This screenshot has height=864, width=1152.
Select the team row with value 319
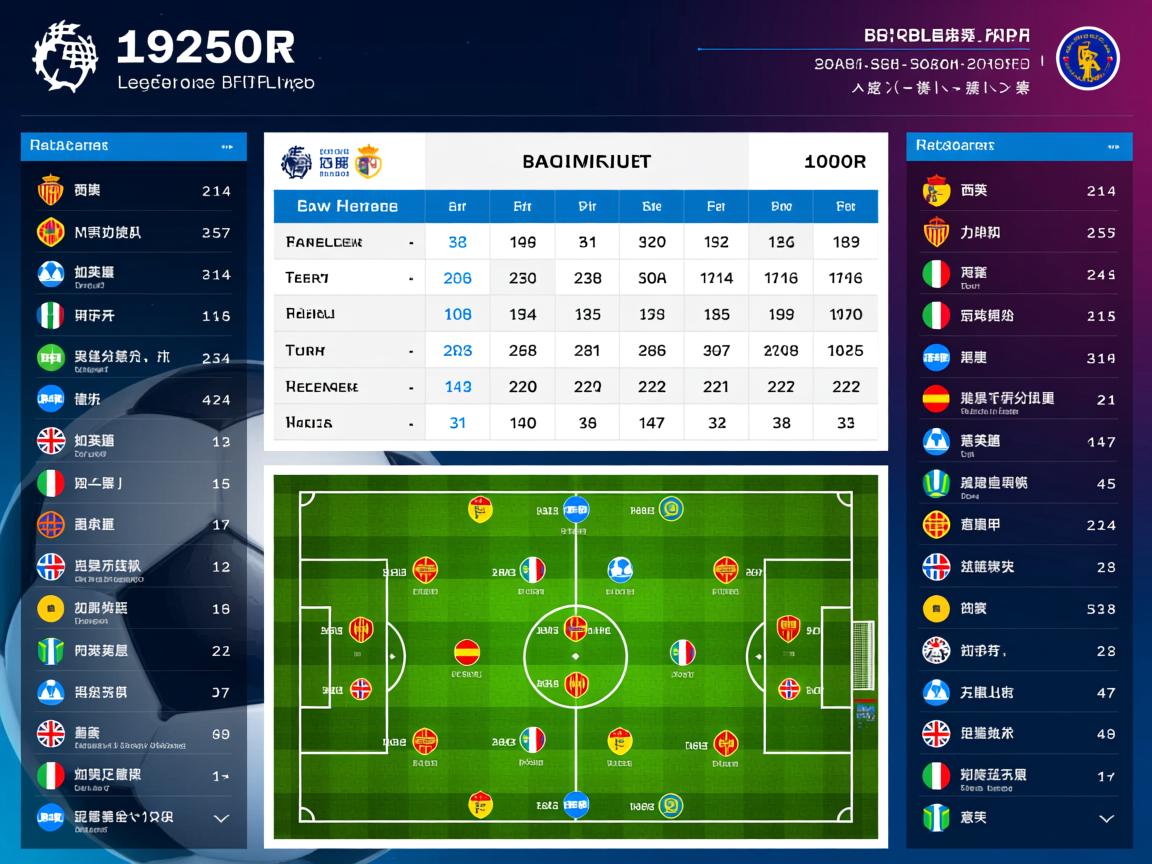point(1019,357)
